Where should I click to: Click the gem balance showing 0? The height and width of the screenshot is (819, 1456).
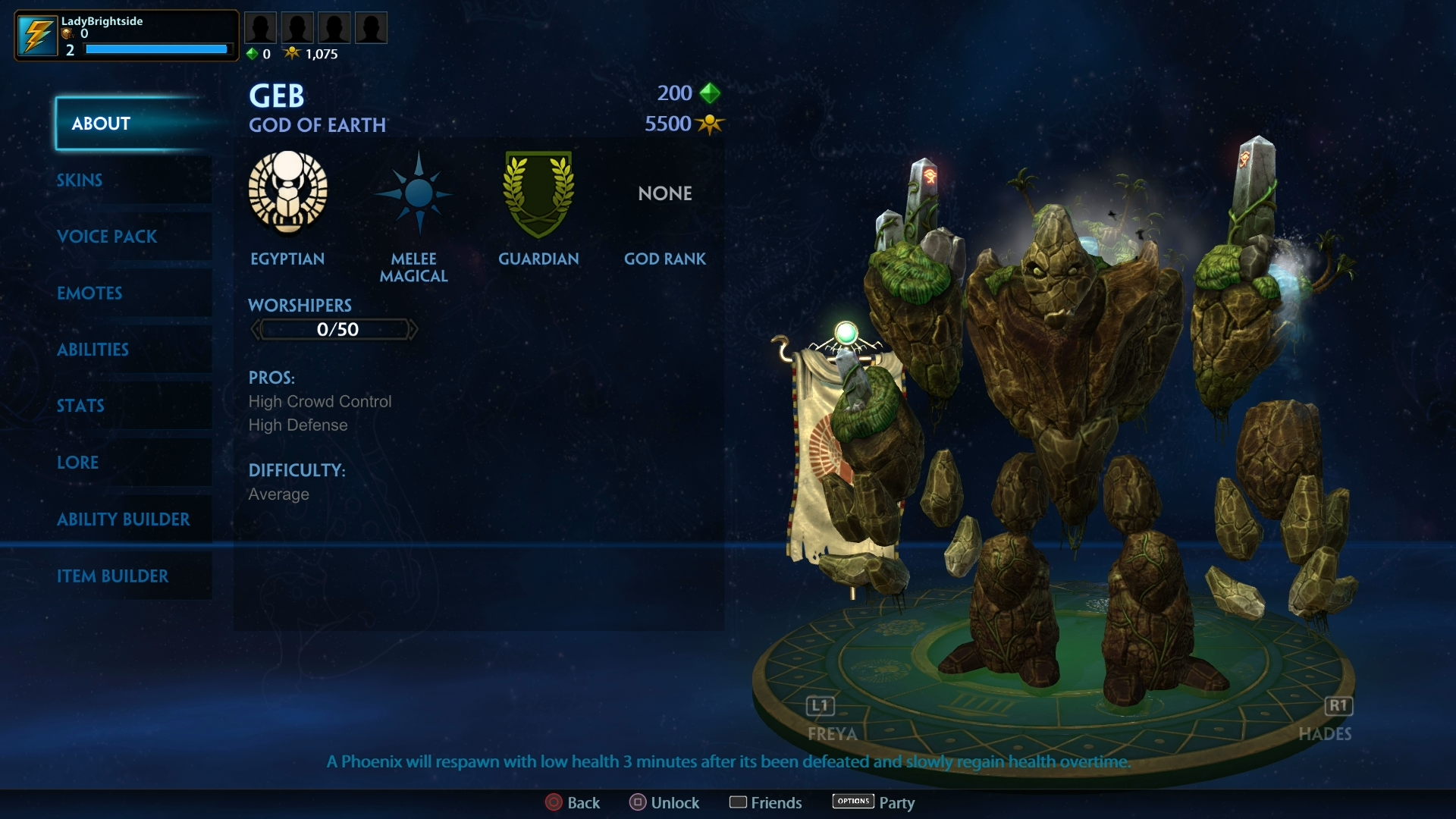253,54
